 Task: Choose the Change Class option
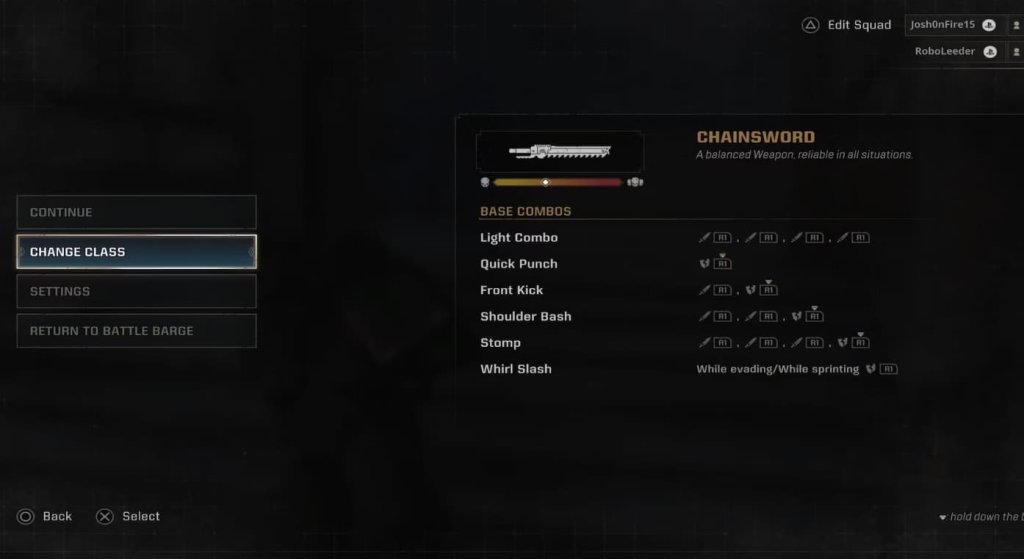click(136, 252)
